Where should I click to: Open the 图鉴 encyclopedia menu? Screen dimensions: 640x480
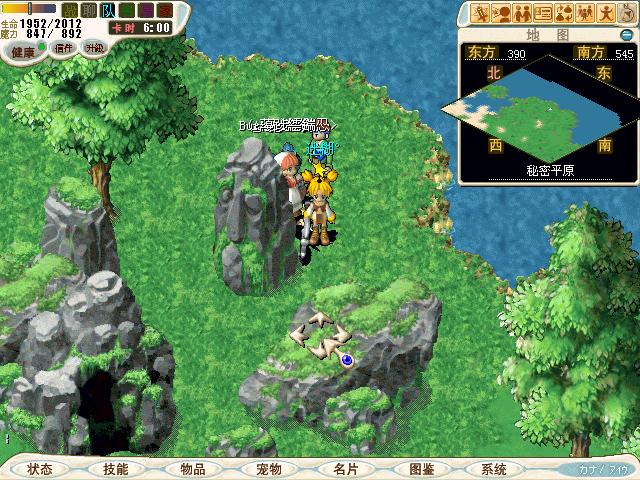(x=421, y=469)
